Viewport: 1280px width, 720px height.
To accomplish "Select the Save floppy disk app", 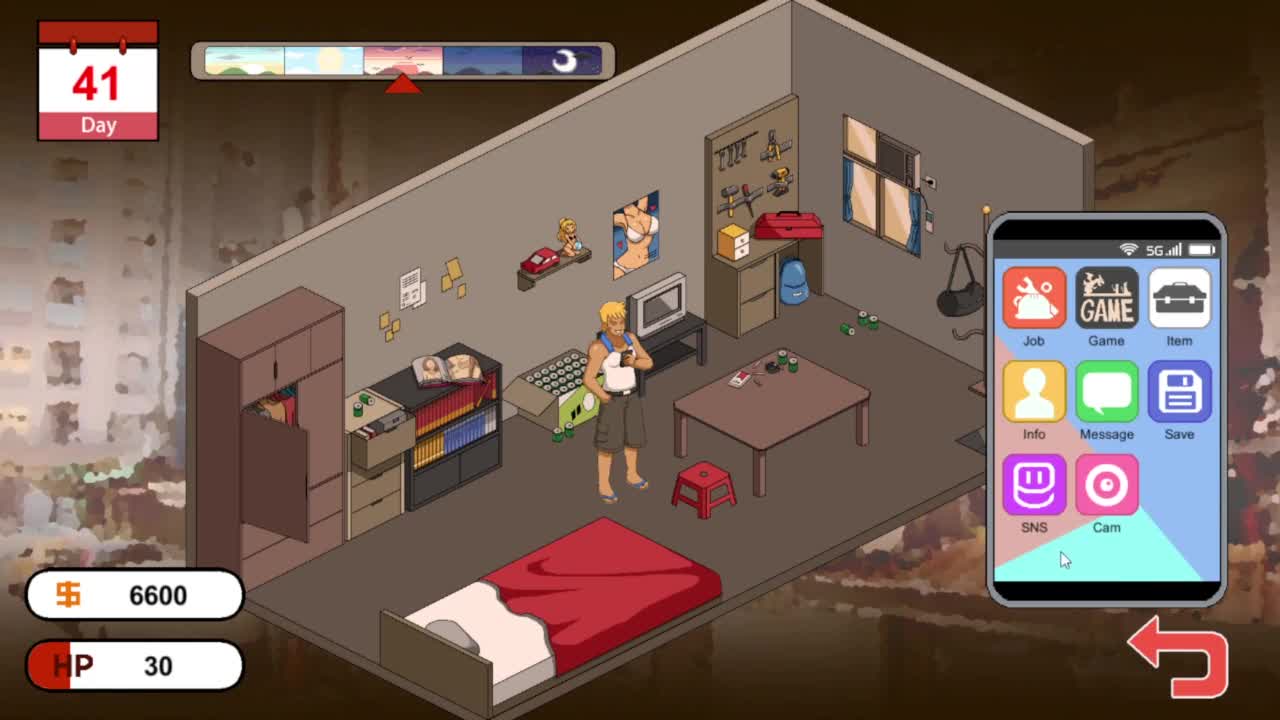I will coord(1179,392).
